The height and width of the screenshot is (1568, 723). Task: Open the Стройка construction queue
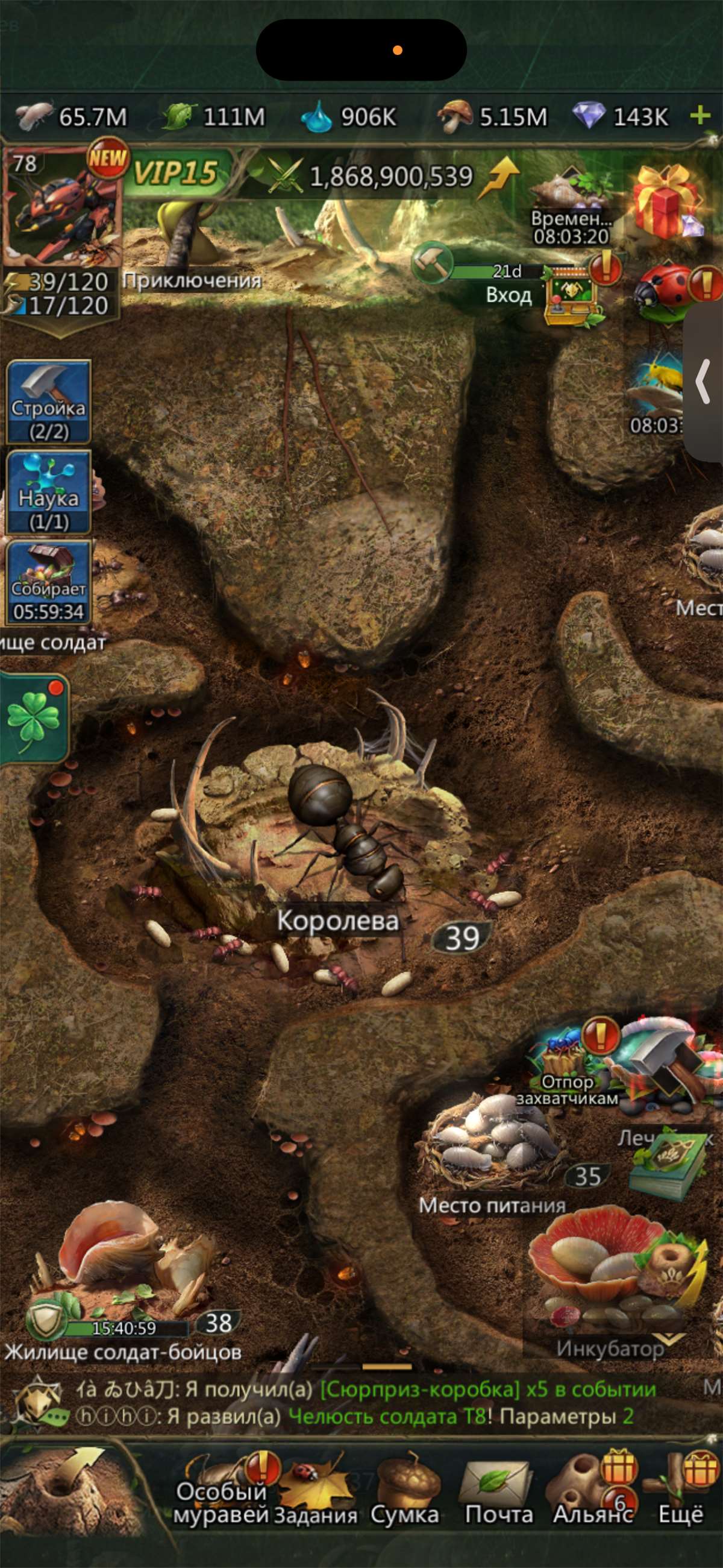[49, 401]
